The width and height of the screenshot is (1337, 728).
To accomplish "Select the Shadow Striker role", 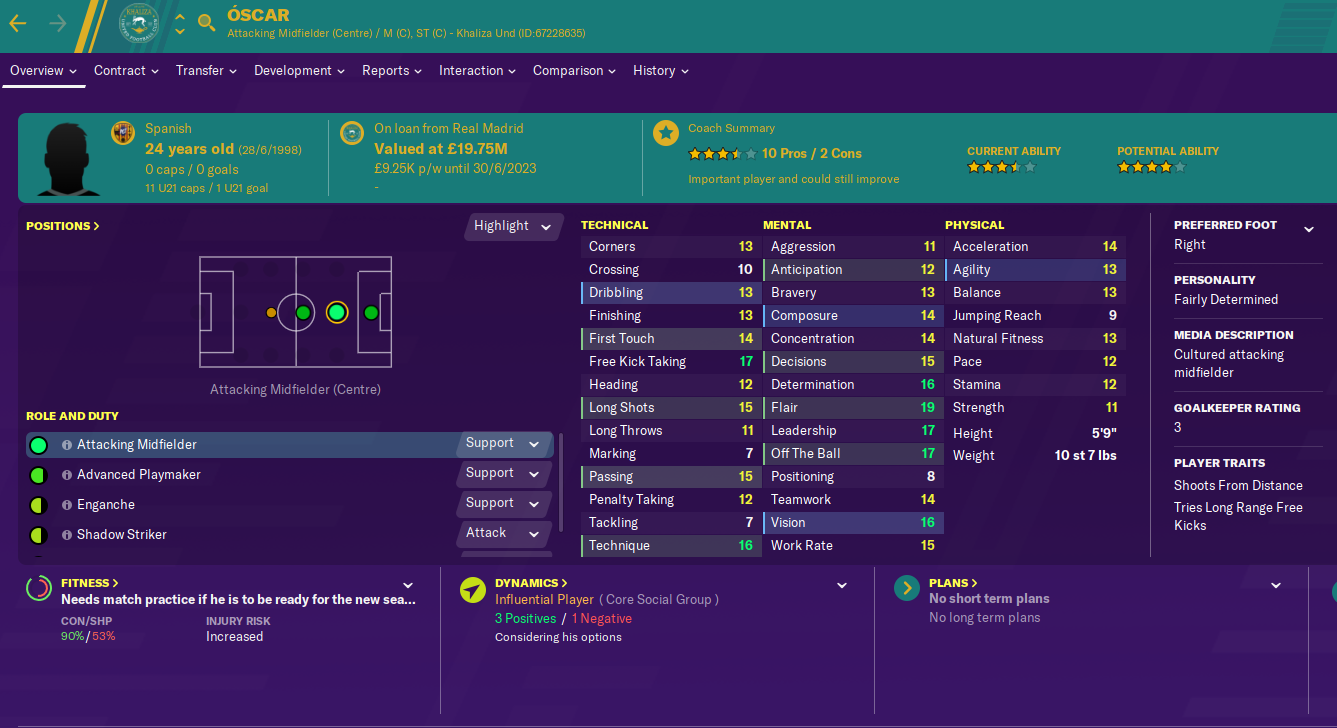I will point(121,535).
